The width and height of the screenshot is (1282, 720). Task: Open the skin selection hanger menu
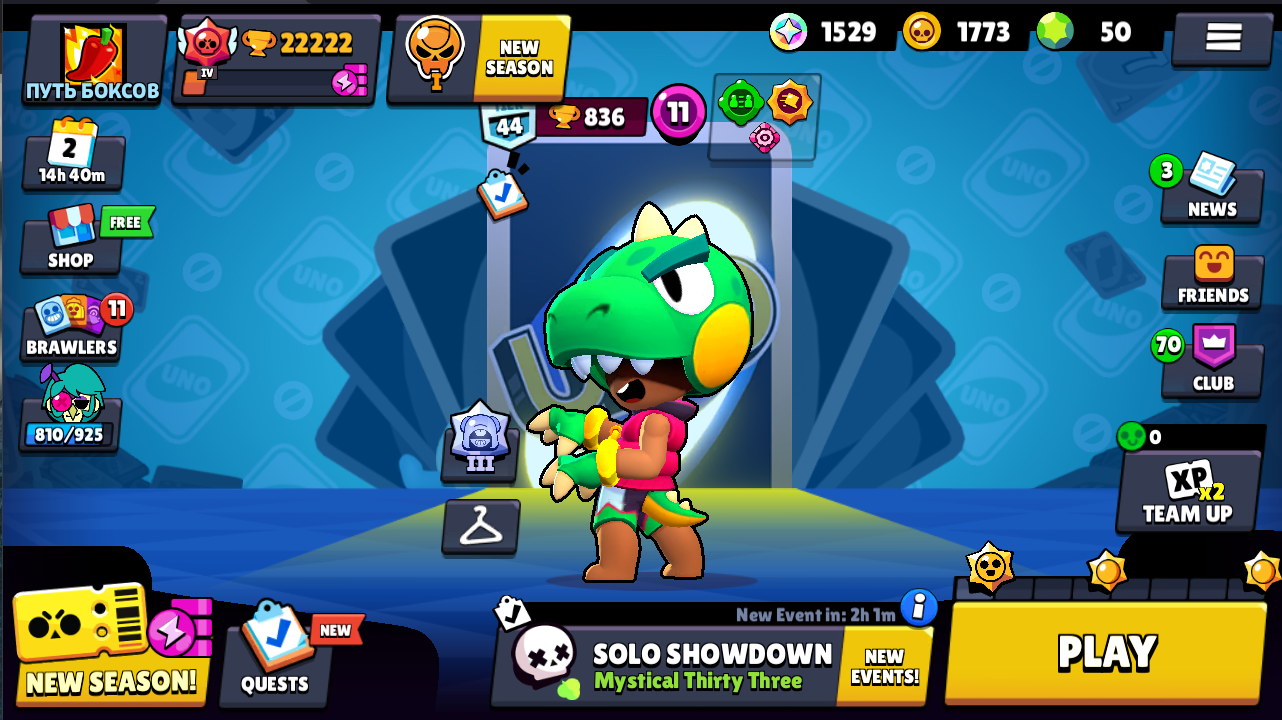(x=480, y=527)
